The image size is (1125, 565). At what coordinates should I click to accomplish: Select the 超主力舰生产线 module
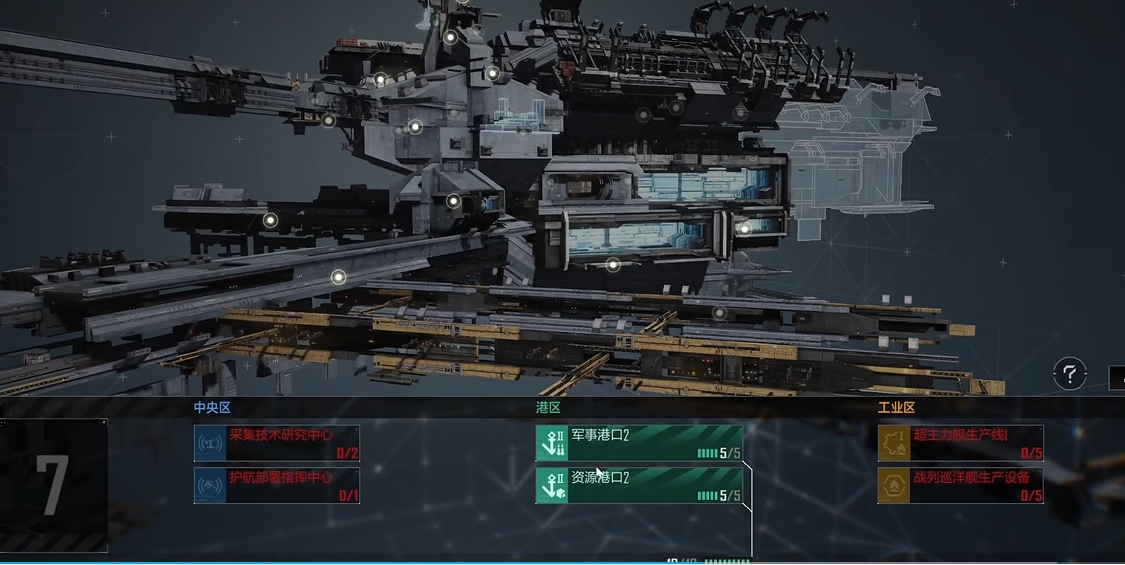(x=961, y=443)
